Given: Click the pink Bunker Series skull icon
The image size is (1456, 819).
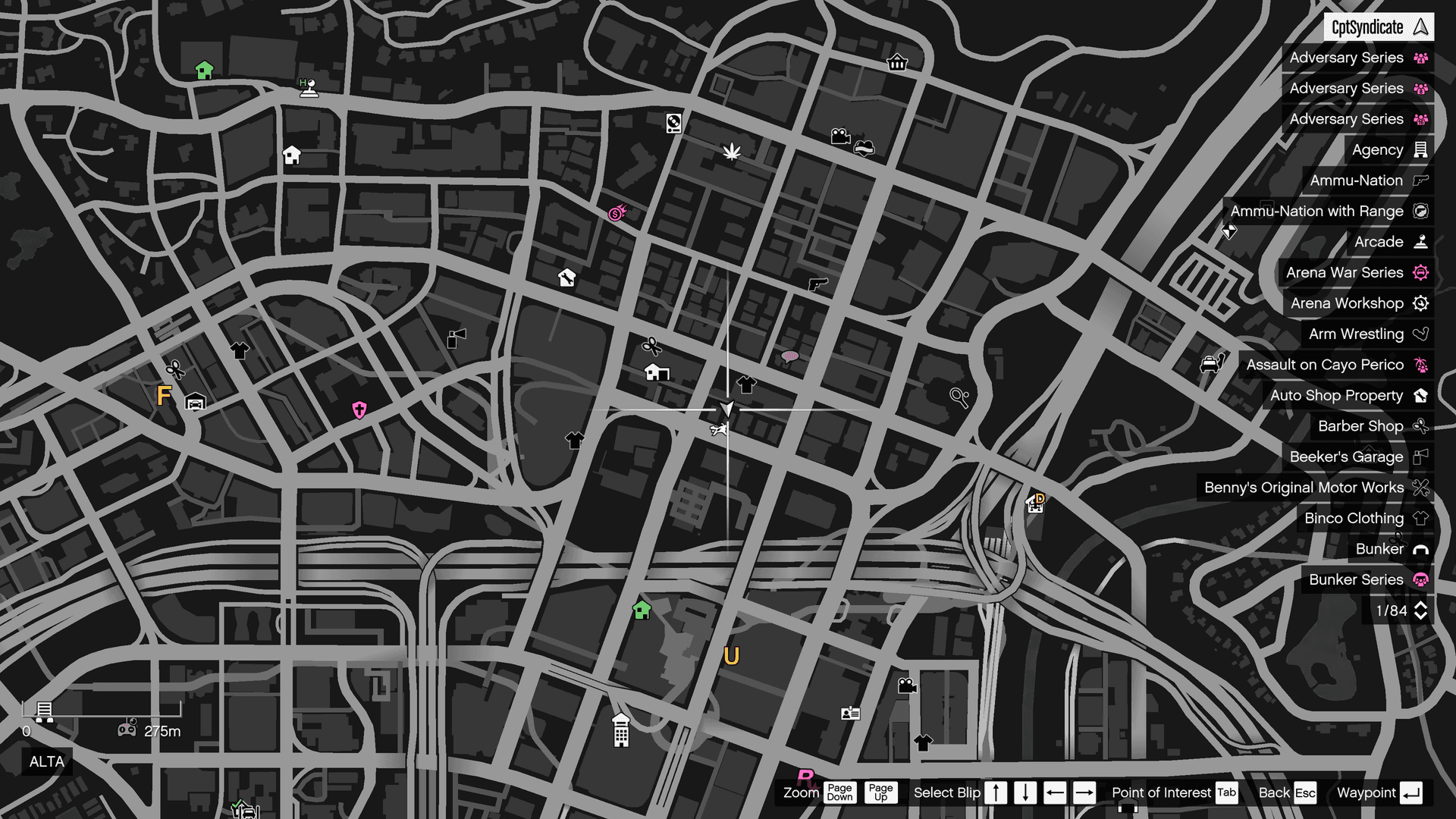Looking at the screenshot, I should [1422, 579].
